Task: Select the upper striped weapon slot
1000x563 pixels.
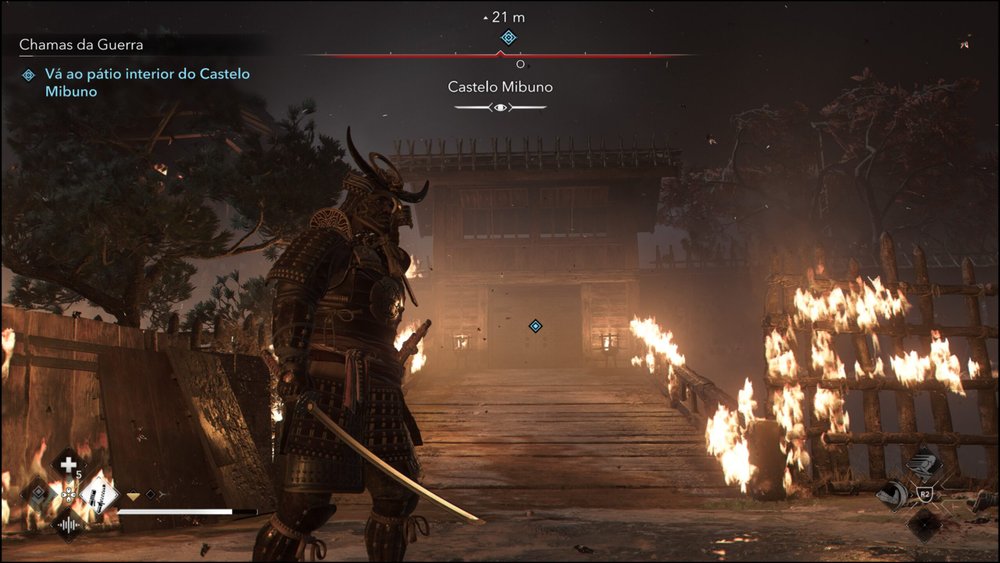Action: coord(925,467)
